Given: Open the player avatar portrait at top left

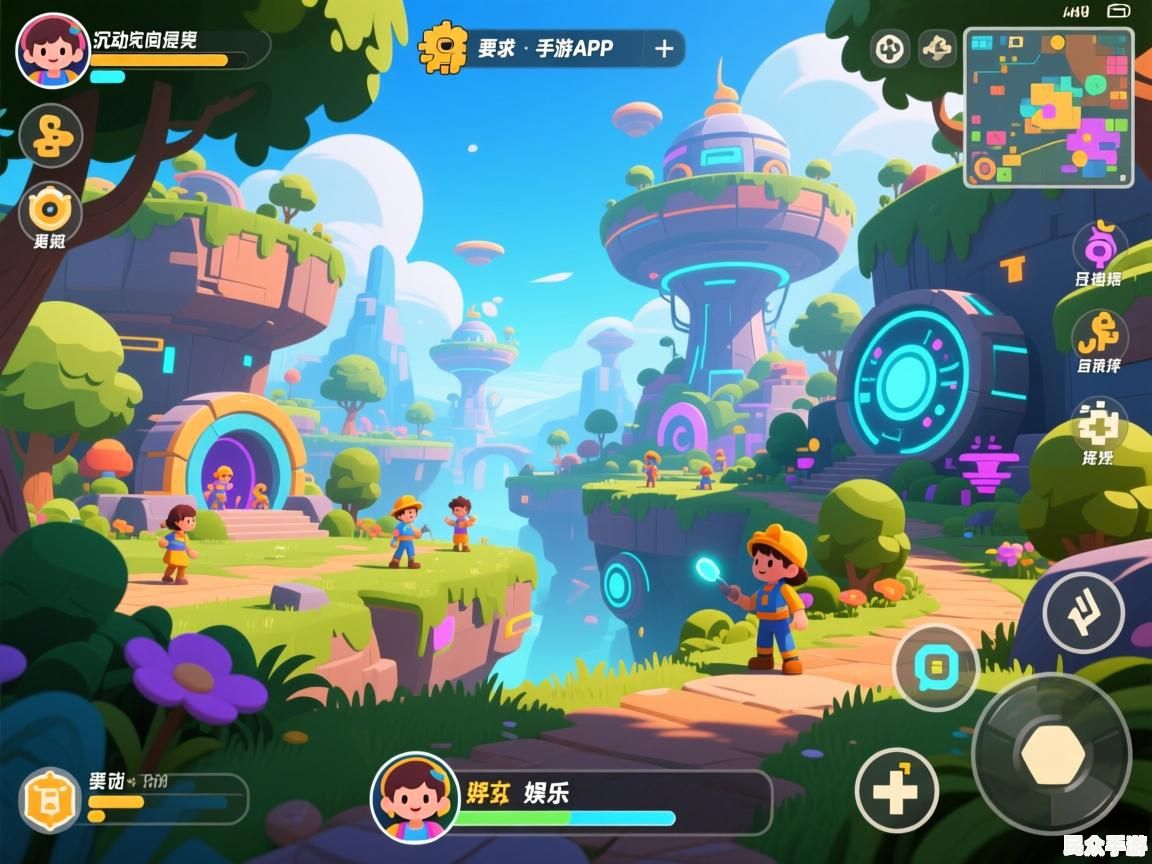Looking at the screenshot, I should tap(53, 51).
